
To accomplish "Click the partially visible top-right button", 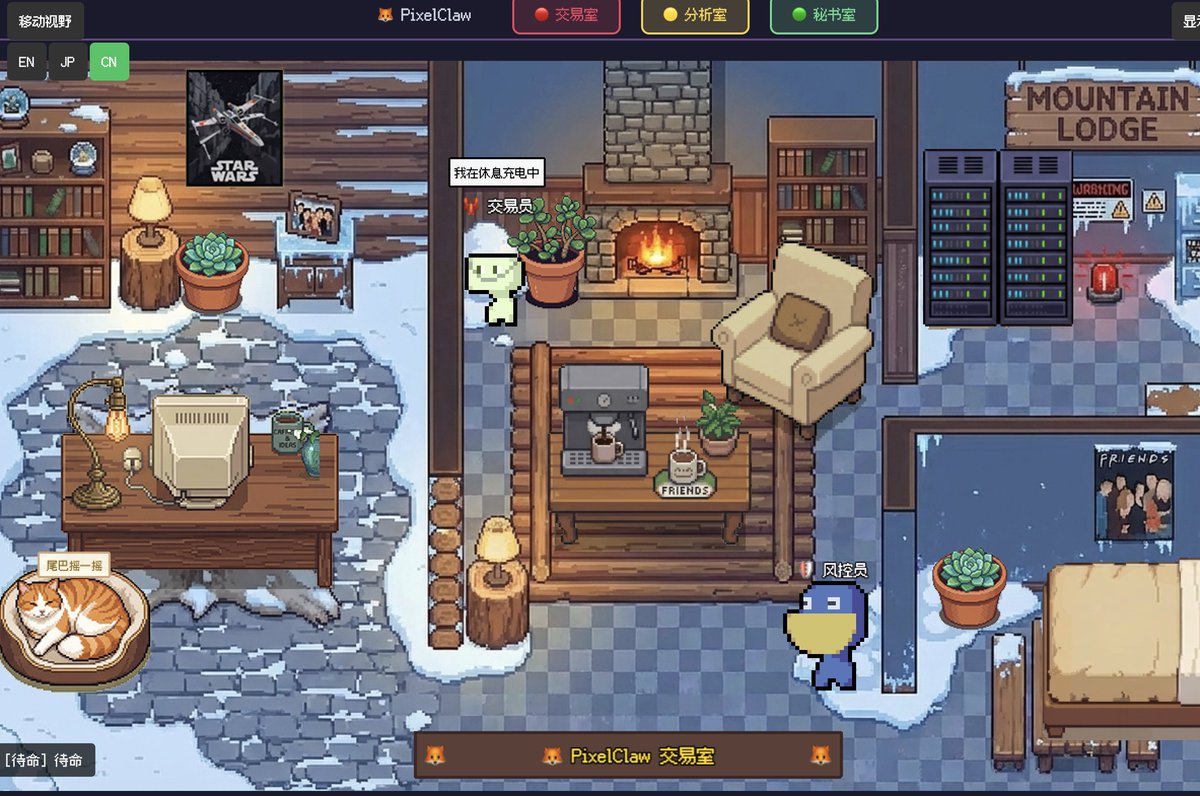I will 1187,21.
